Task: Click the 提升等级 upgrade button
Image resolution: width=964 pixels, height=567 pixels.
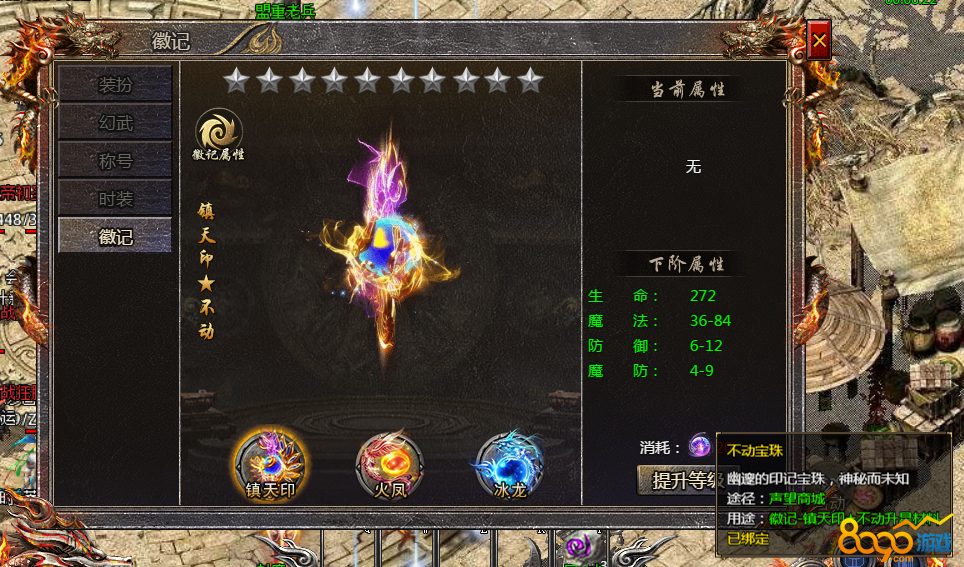Action: click(680, 480)
